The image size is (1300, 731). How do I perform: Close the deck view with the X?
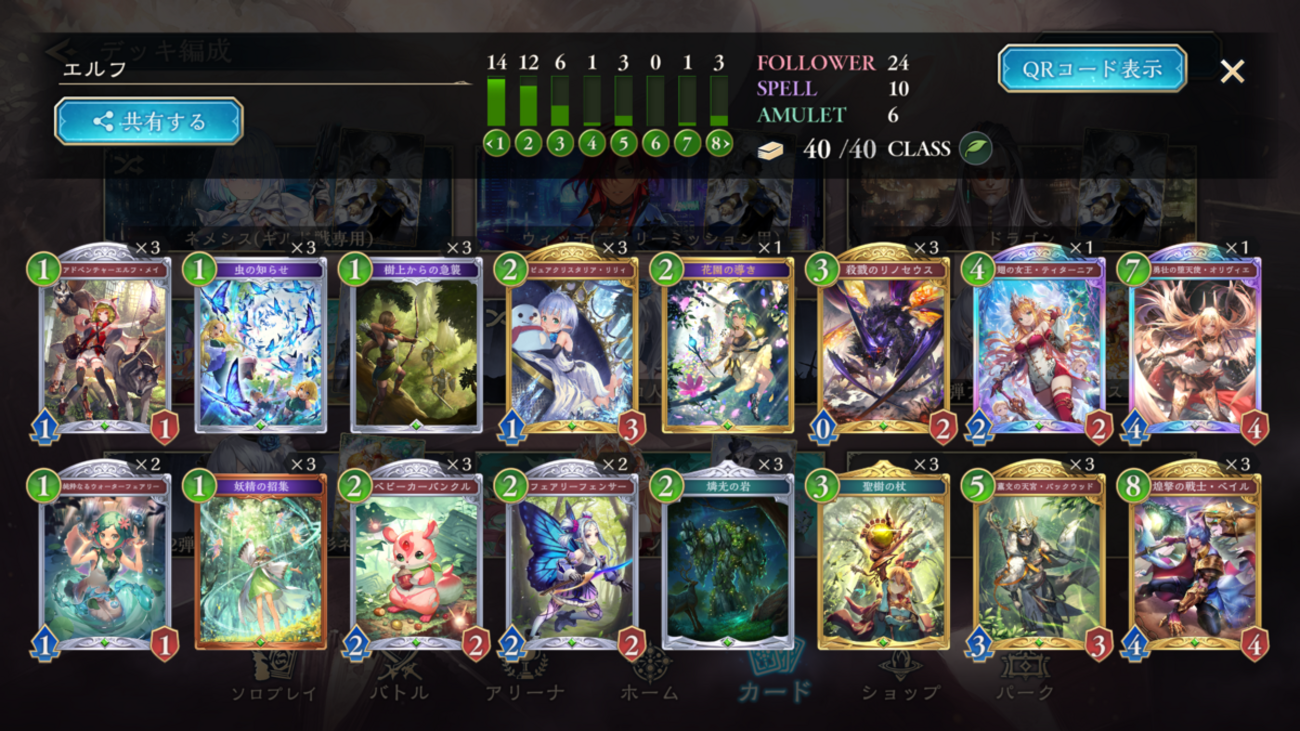pyautogui.click(x=1232, y=71)
